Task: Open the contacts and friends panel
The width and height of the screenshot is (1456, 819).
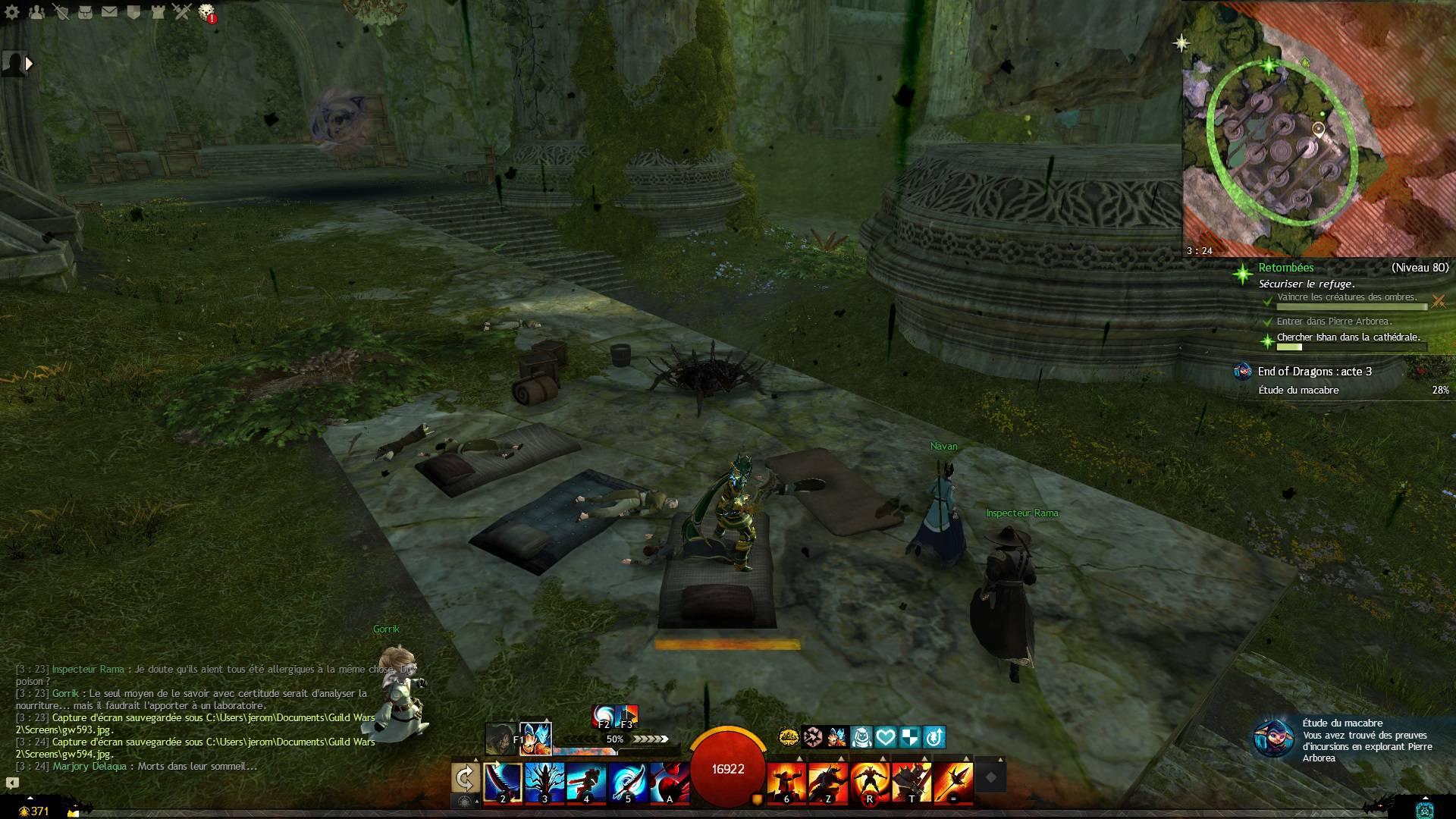Action: point(36,12)
